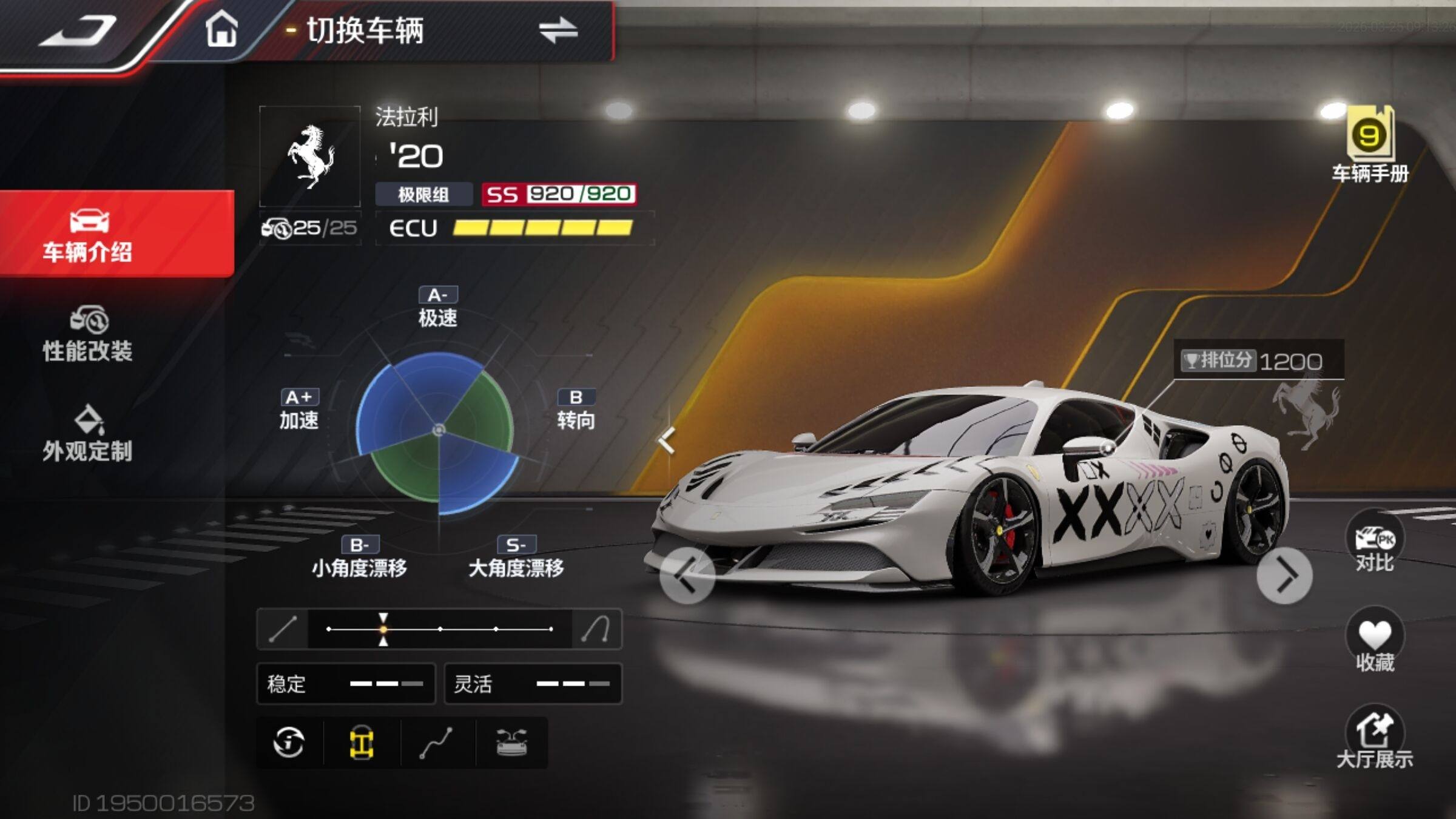Click the 灵活 agility setting
The image size is (1456, 819).
[x=533, y=684]
